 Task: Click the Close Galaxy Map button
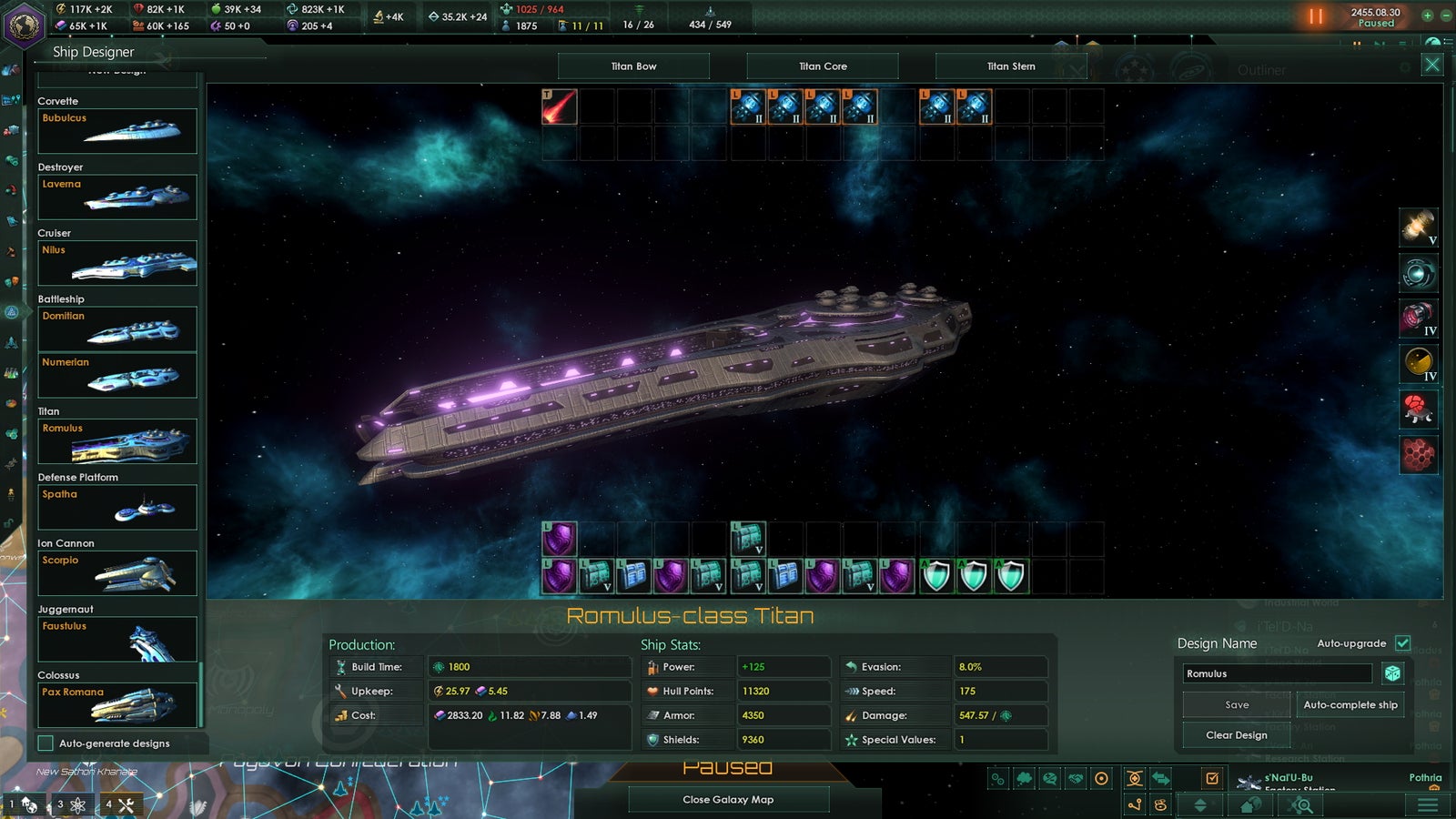click(729, 800)
